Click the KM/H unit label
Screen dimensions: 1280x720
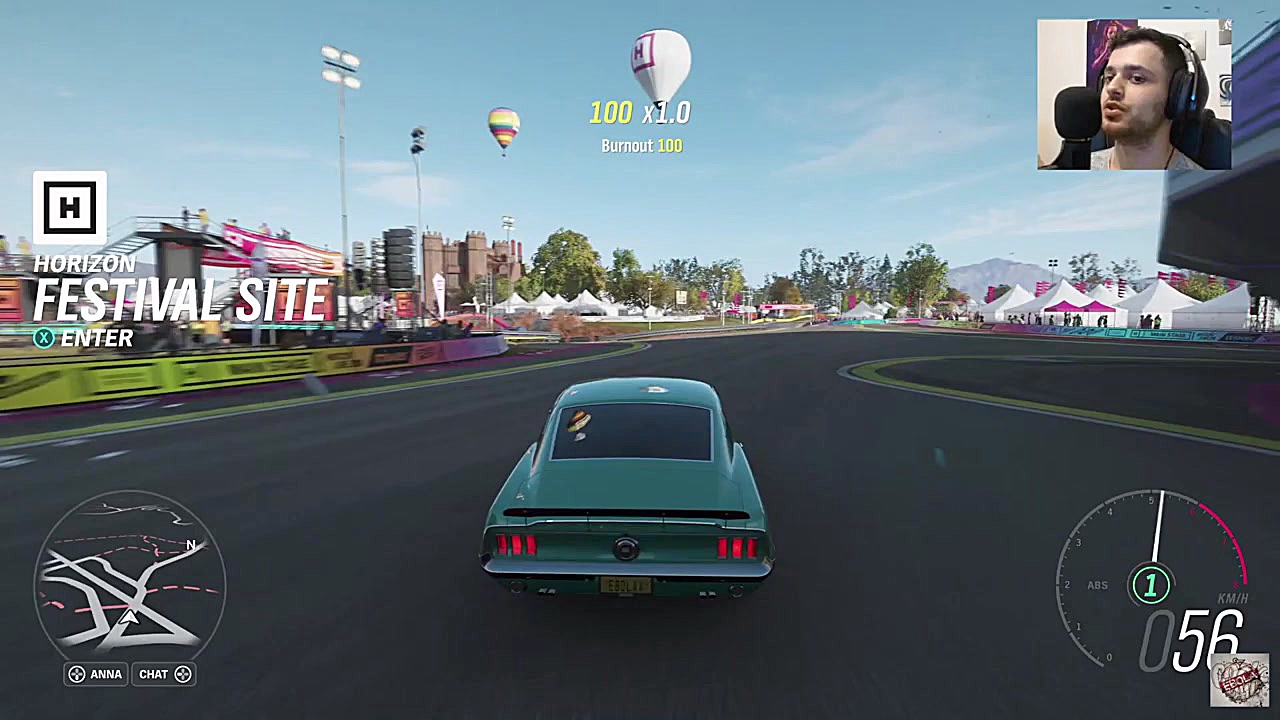[x=1235, y=597]
